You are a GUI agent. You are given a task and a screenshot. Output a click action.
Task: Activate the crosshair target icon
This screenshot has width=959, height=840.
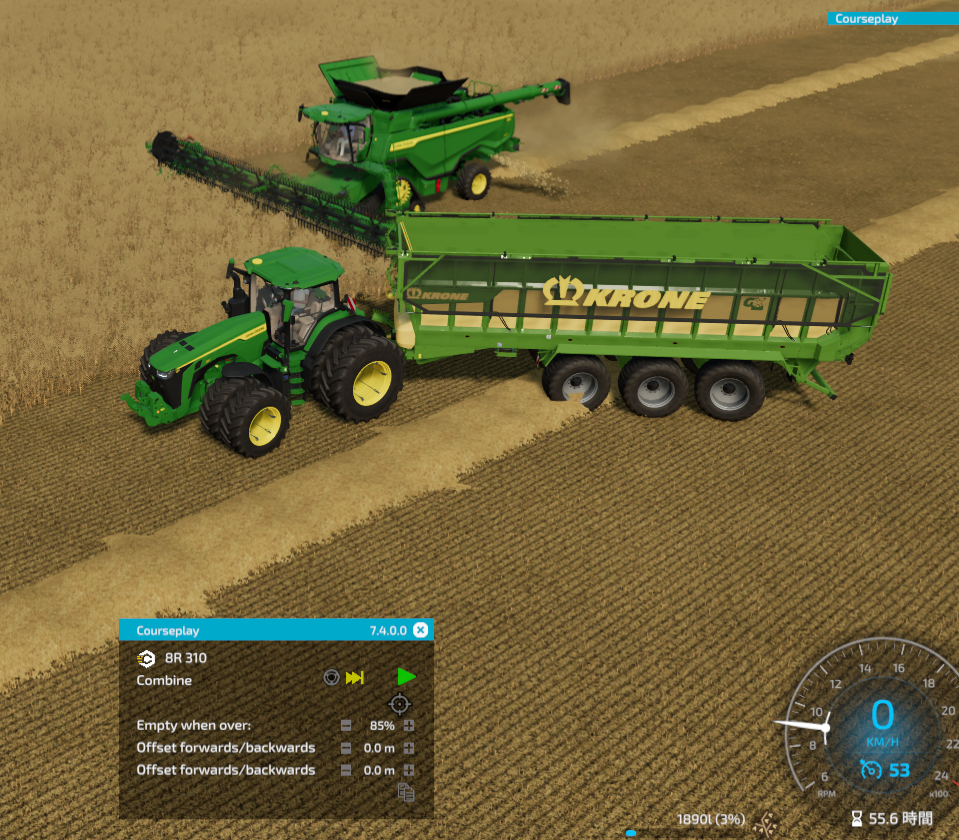click(400, 704)
